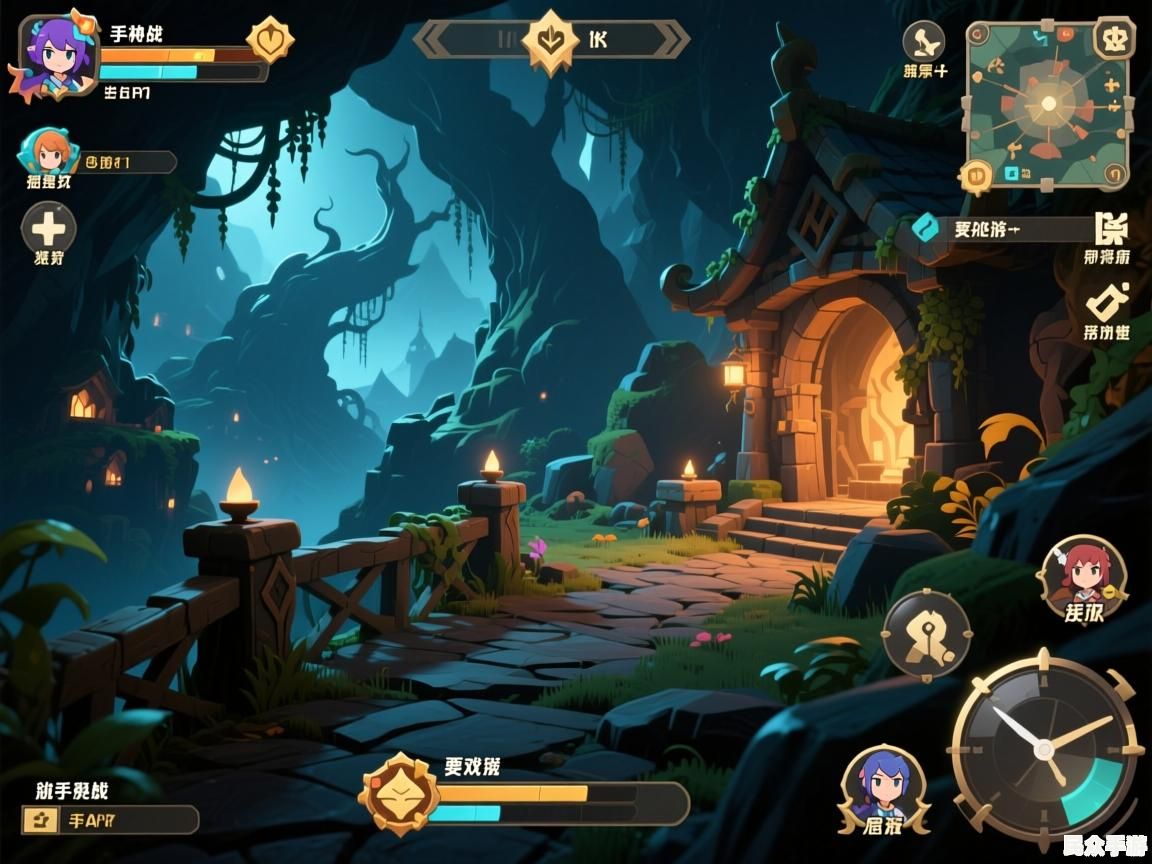Click the large clock dial control
The image size is (1152, 864).
(1046, 747)
